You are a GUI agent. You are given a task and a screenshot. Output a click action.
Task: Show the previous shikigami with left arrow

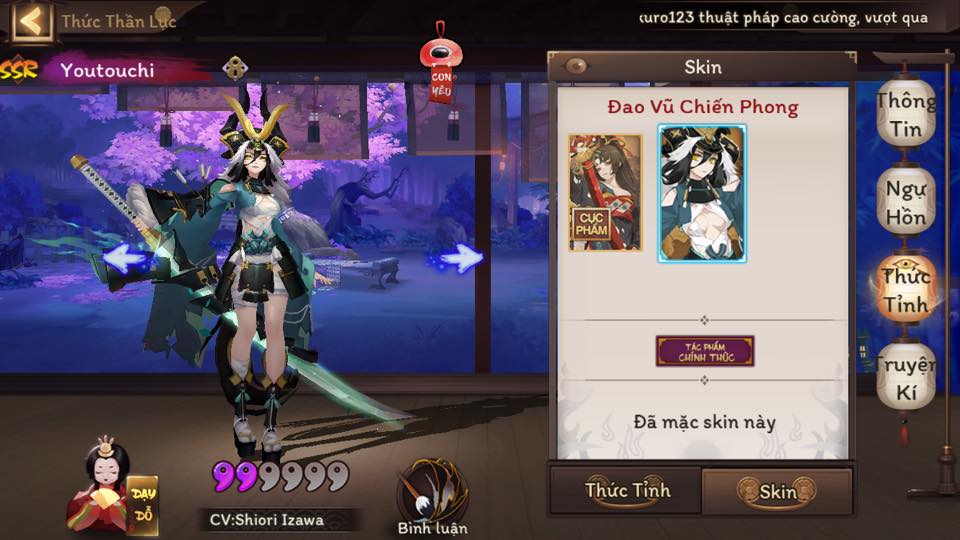[x=125, y=259]
